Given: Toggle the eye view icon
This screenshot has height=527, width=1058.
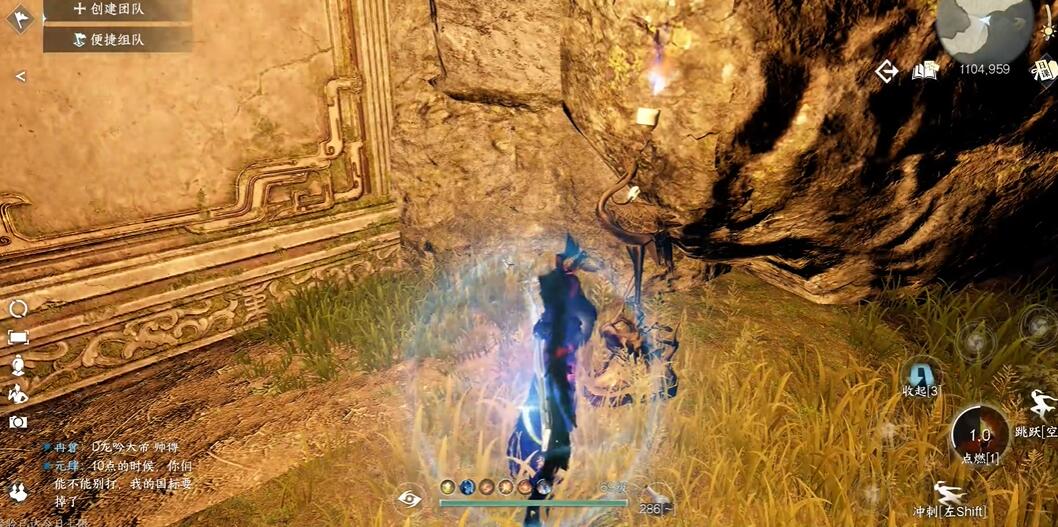Looking at the screenshot, I should click(408, 498).
